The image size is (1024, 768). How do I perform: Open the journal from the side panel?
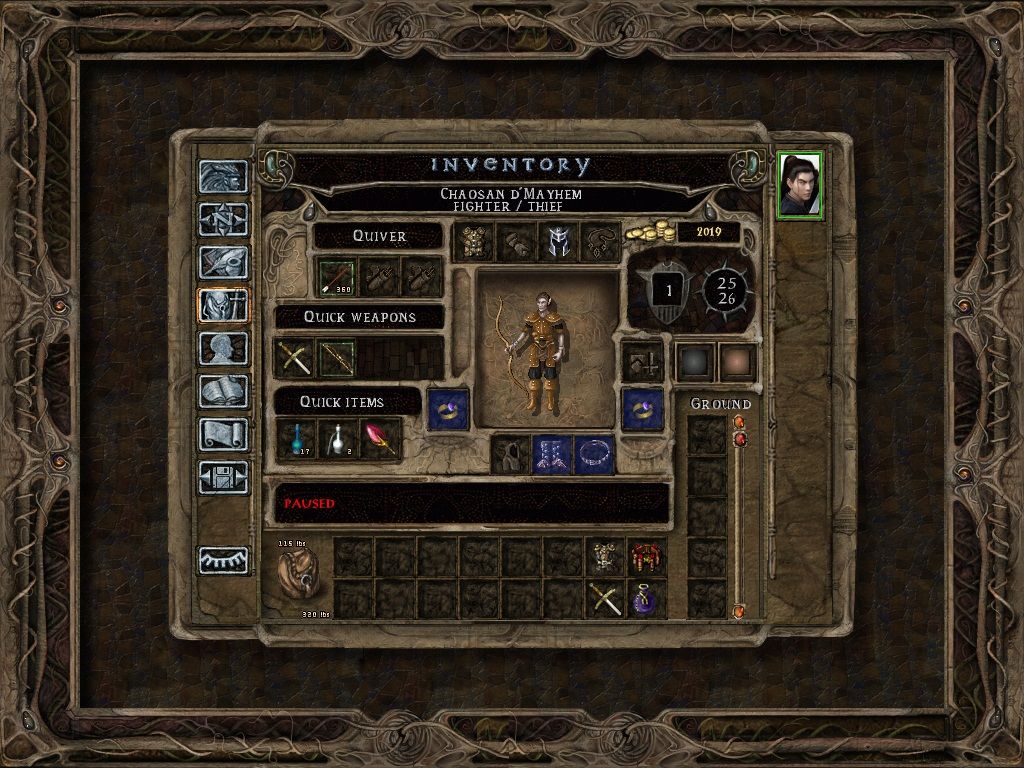pyautogui.click(x=223, y=262)
